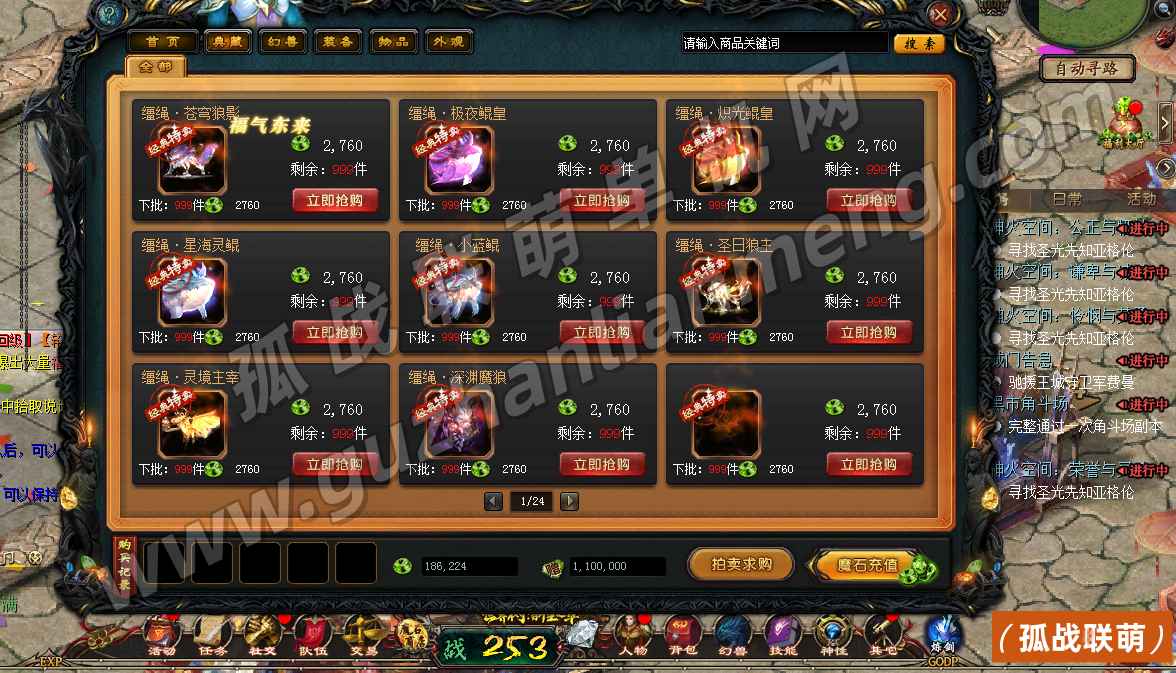Activate 自动寻路 auto-pathfinding
The image size is (1176, 673).
click(1088, 69)
